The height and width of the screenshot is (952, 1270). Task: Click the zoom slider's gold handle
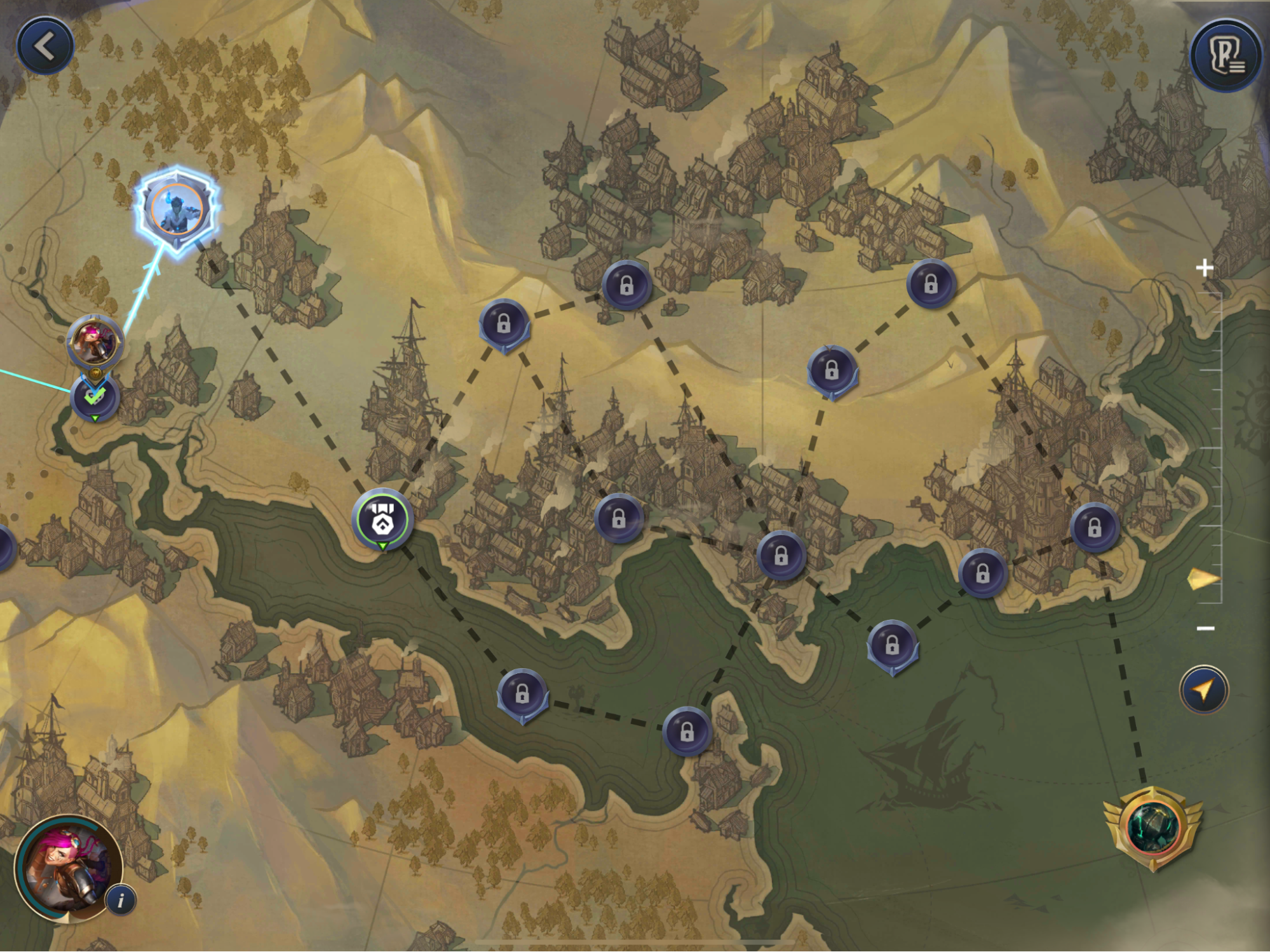[1203, 579]
